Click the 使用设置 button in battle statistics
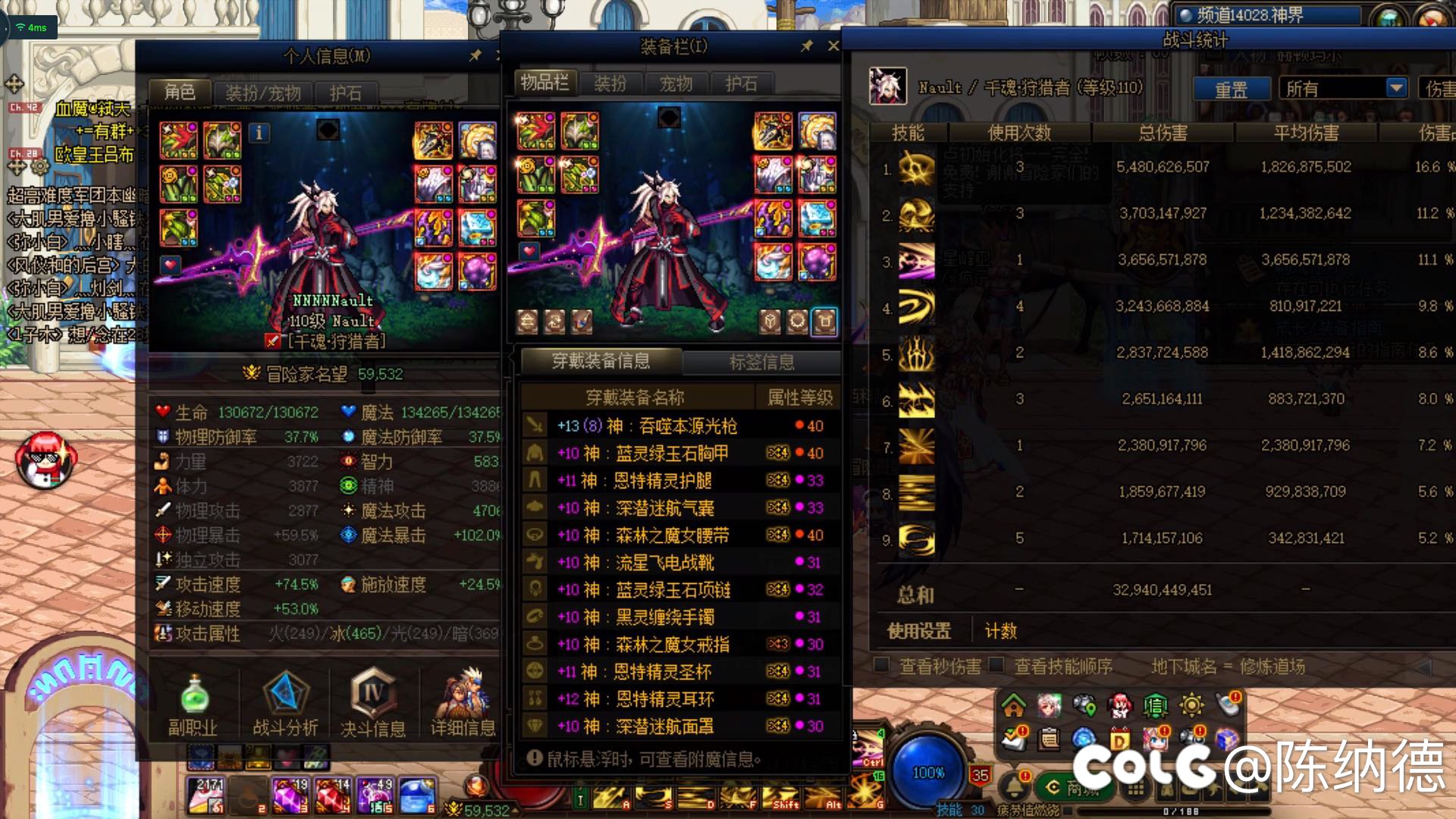Viewport: 1456px width, 819px height. pos(918,630)
